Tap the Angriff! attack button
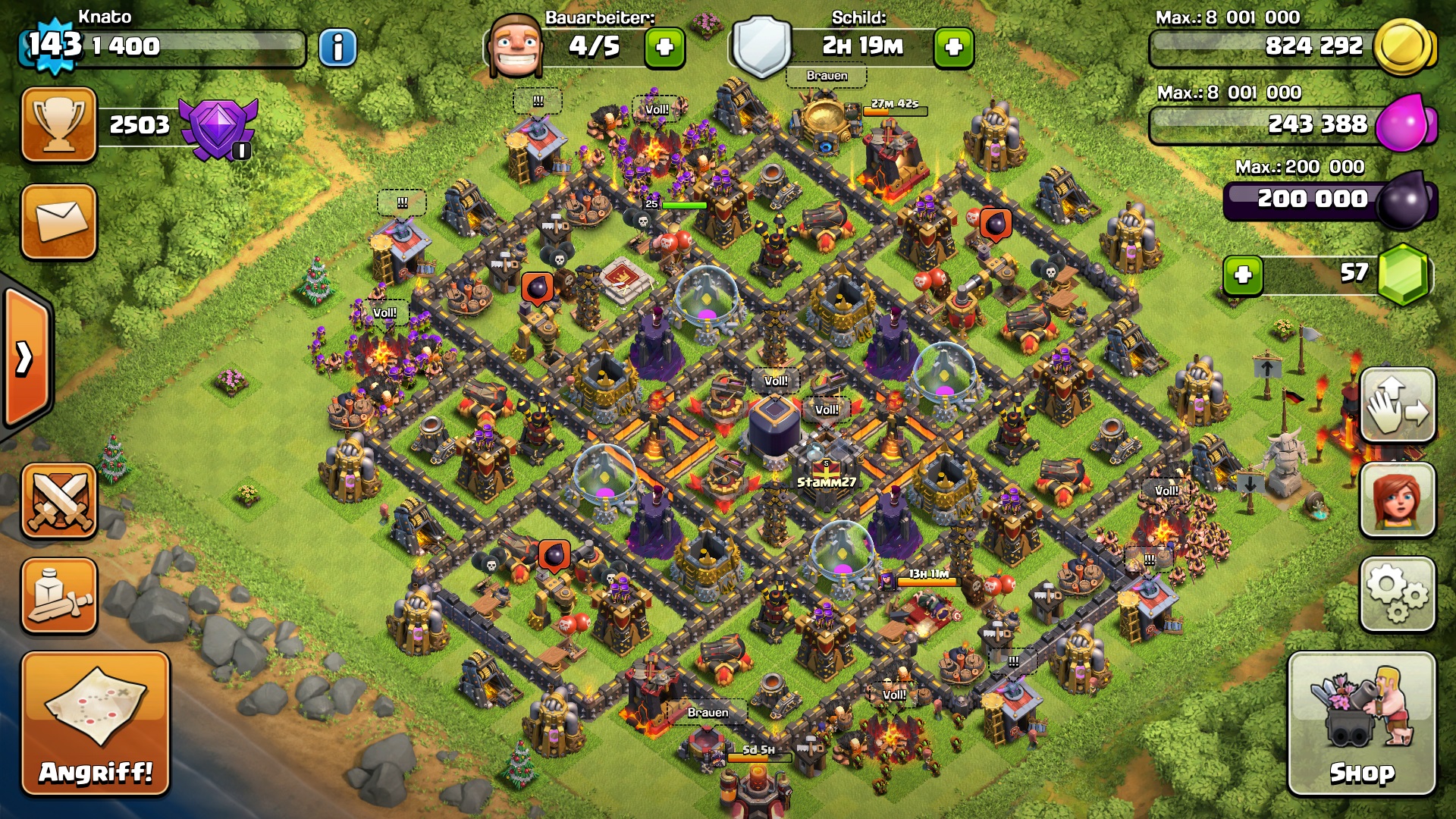 [x=96, y=724]
